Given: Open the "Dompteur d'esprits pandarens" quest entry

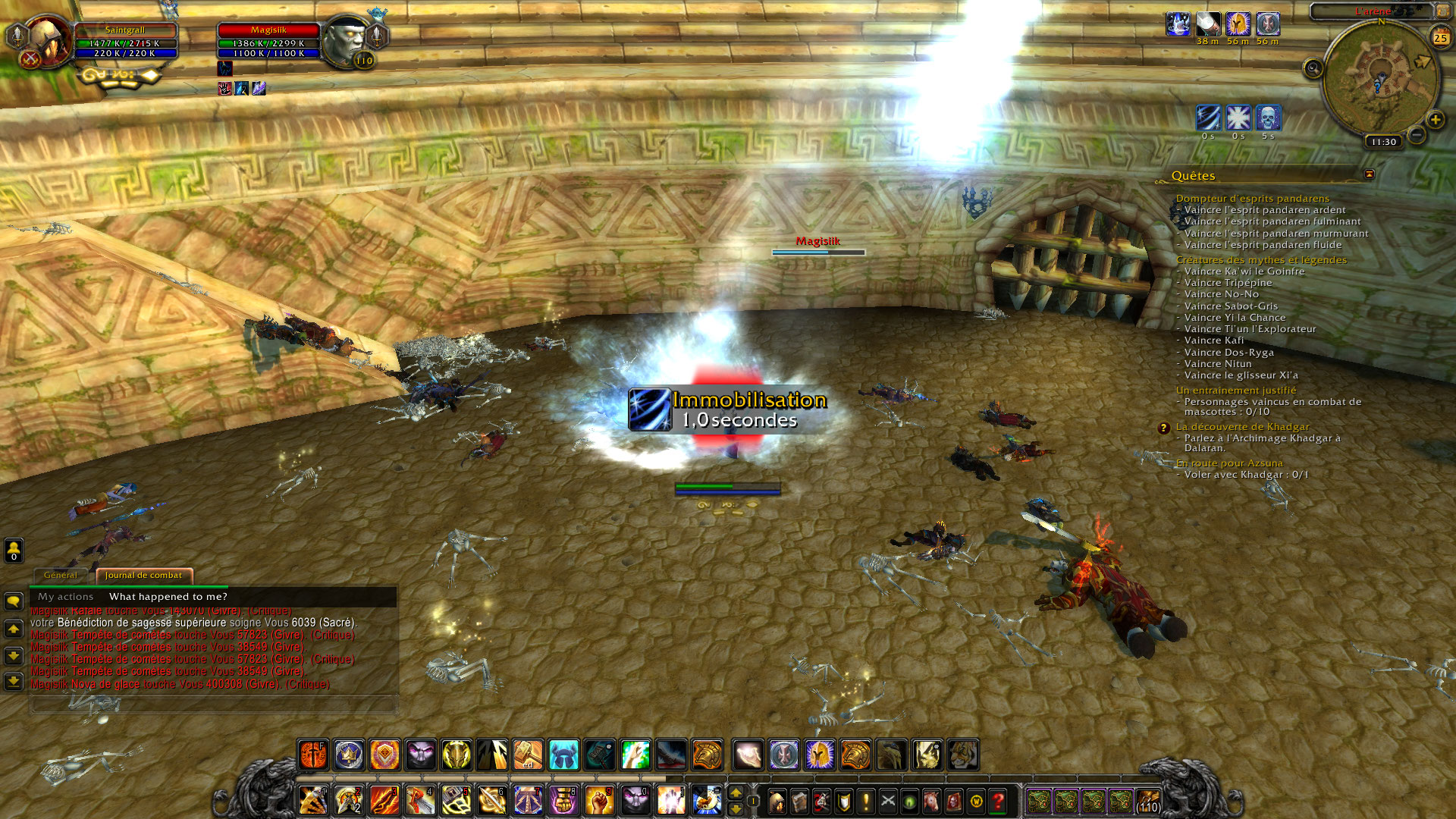Looking at the screenshot, I should click(1252, 199).
